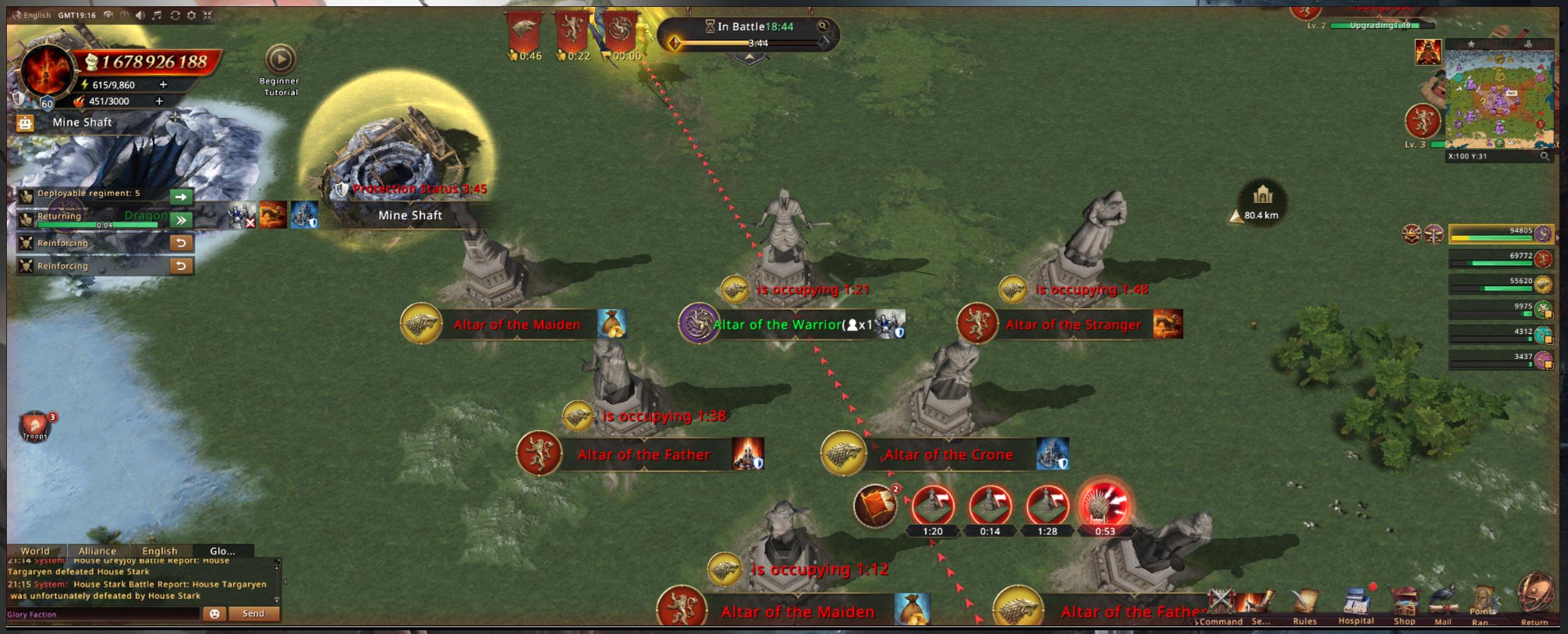Viewport: 1568px width, 634px height.
Task: Speed up the Returning march
Action: (x=181, y=220)
